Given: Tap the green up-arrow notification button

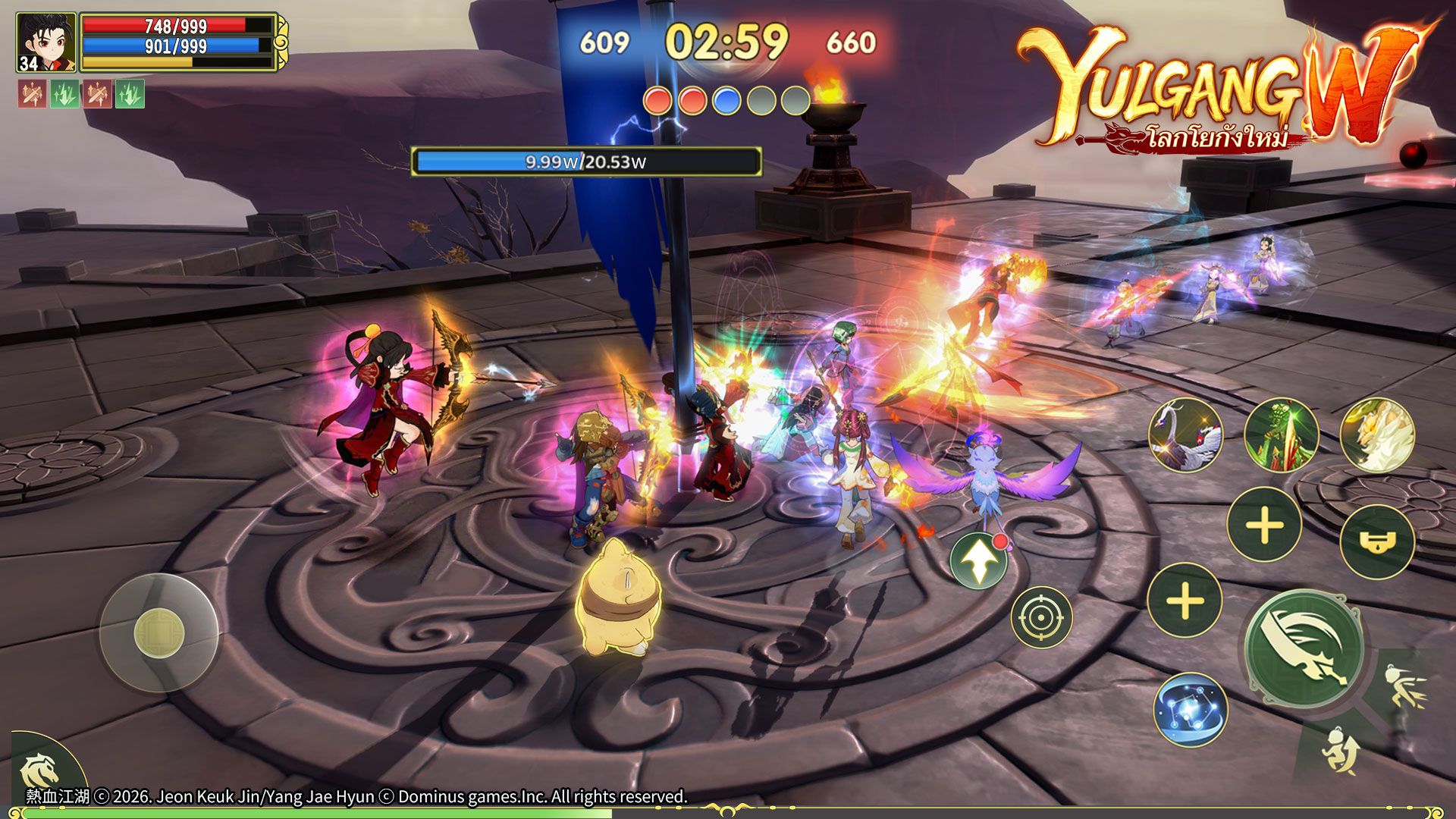Looking at the screenshot, I should 979,561.
